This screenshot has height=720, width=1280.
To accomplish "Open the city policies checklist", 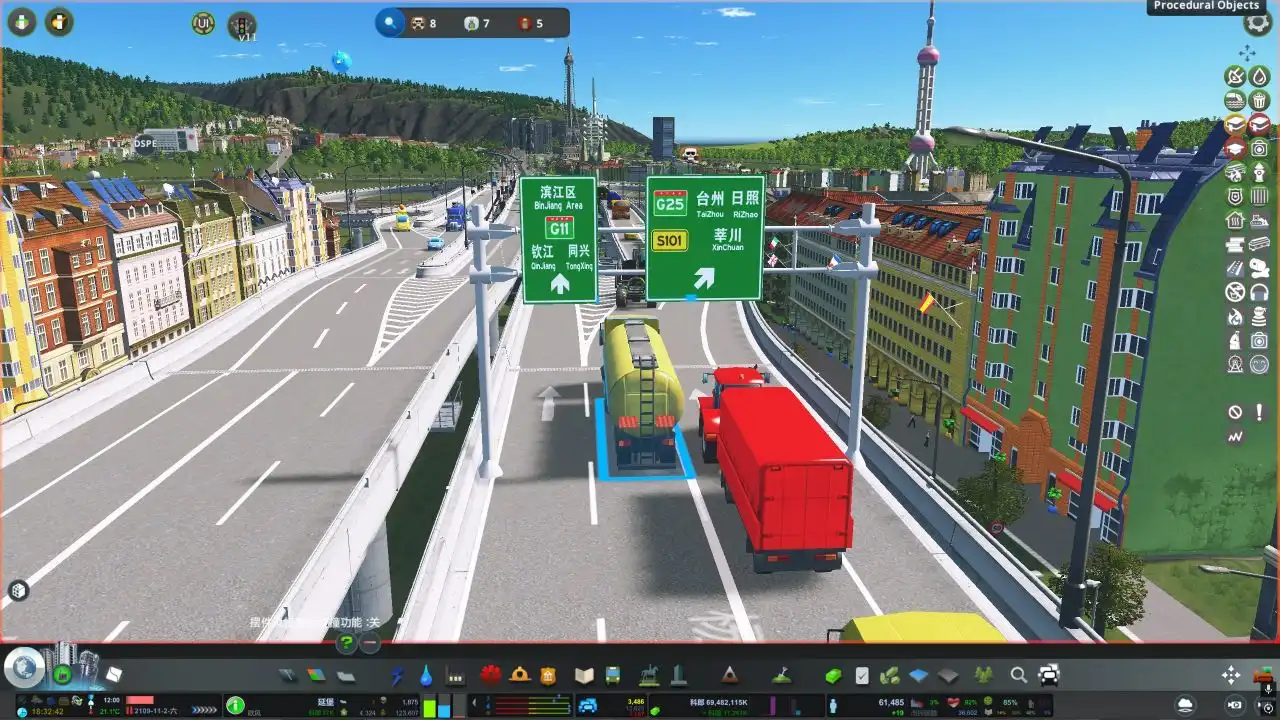I will coord(861,676).
